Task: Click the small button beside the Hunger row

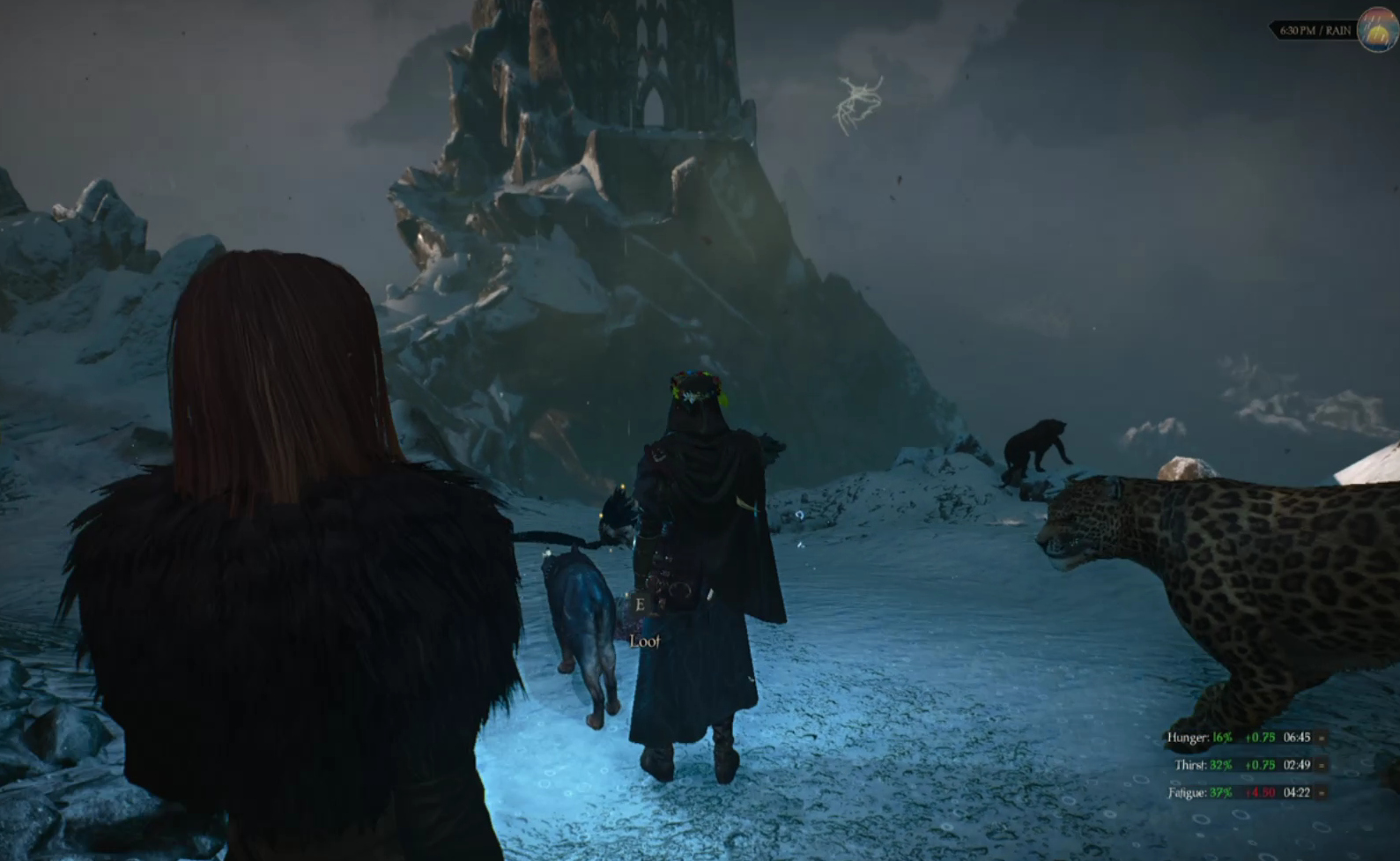Action: [x=1322, y=738]
